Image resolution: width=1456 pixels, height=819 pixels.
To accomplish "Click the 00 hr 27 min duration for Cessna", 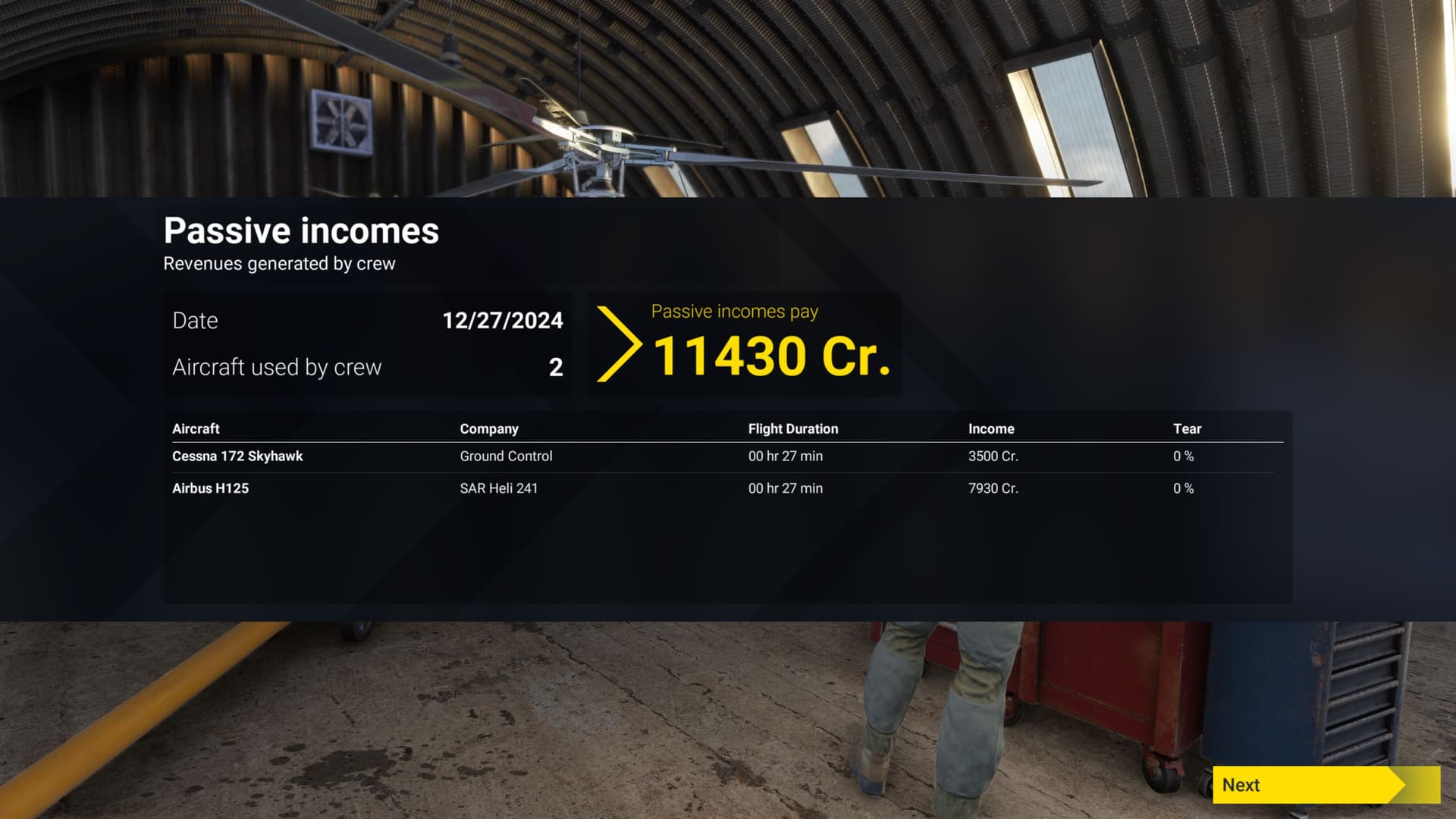I will tap(785, 456).
